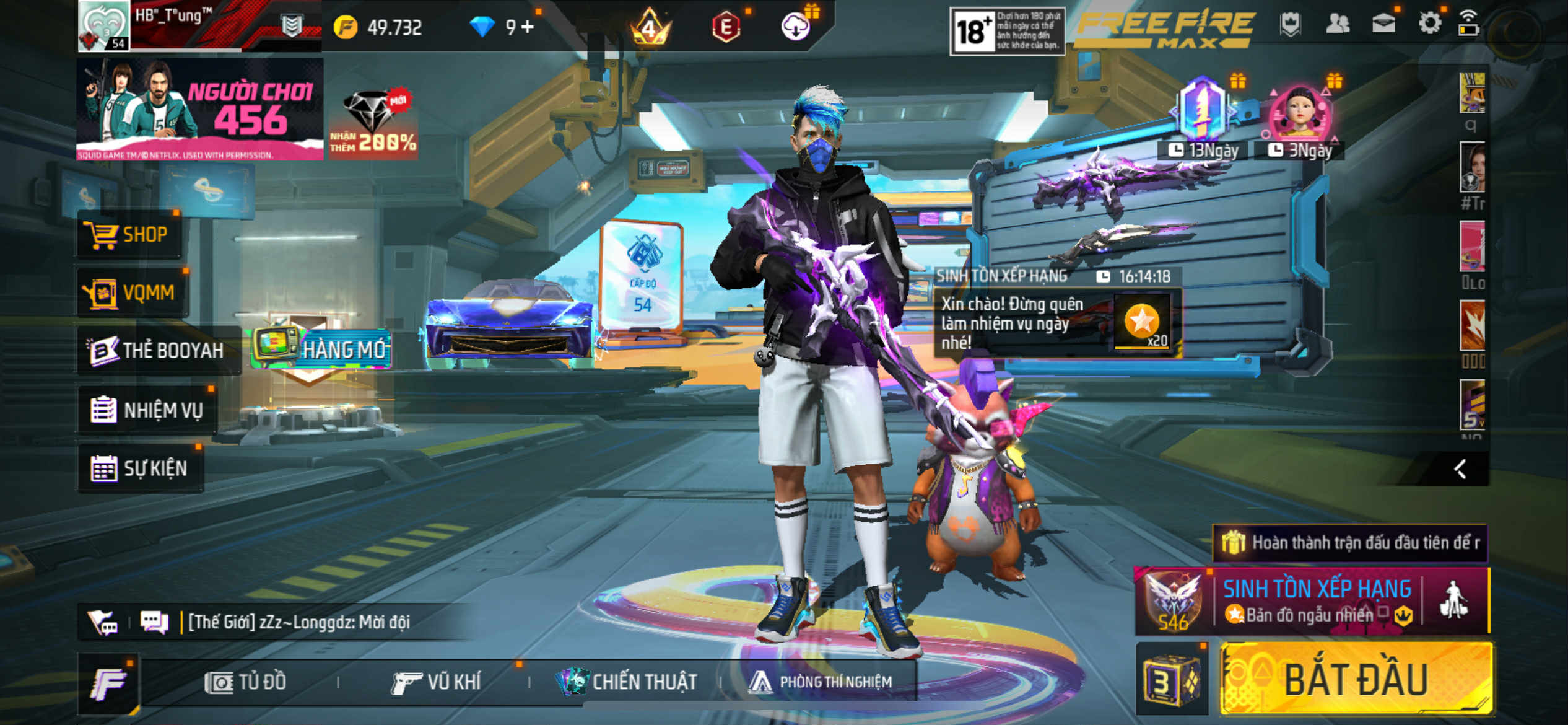Open NHIỆM VỤ missions list
Screen dimensions: 1568x725
pyautogui.click(x=148, y=410)
